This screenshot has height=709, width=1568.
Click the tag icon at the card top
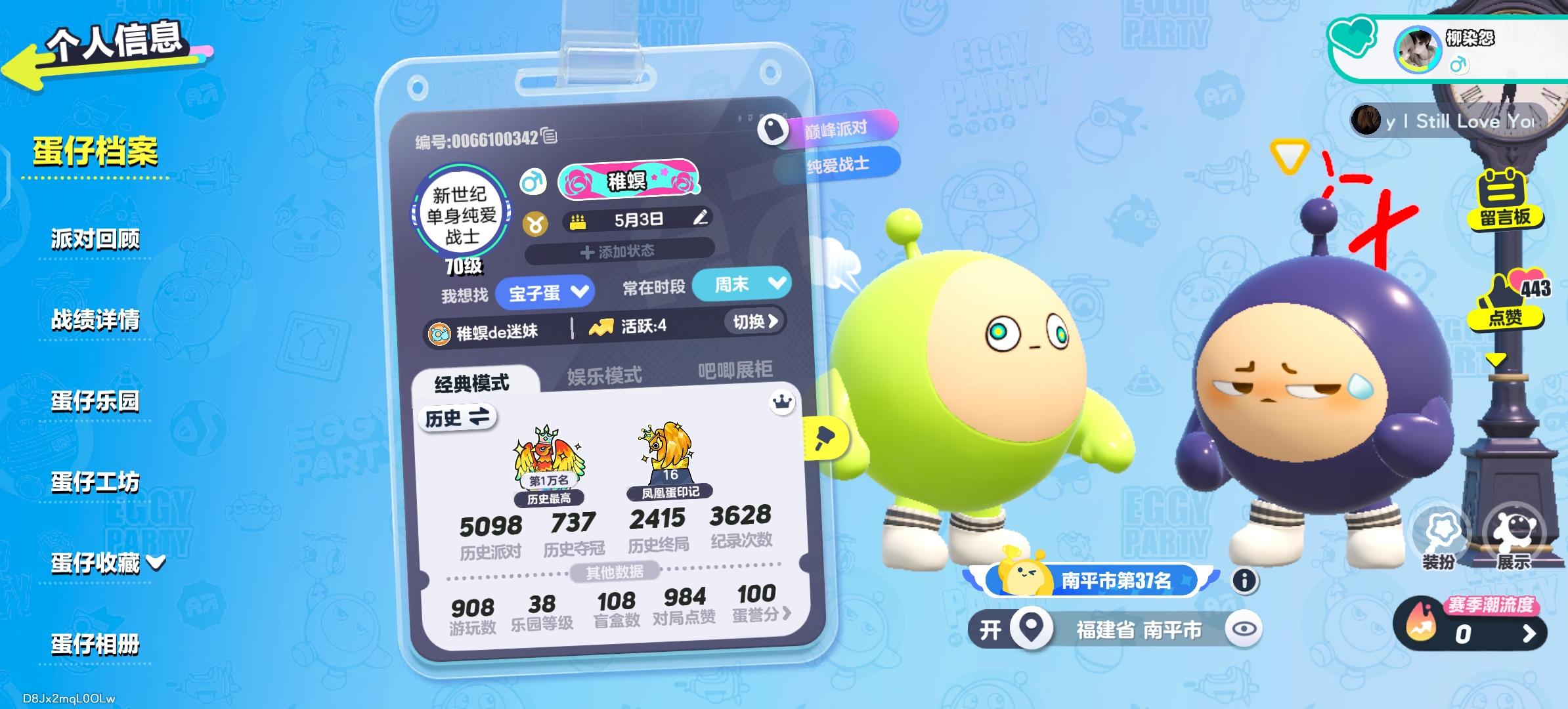click(773, 128)
